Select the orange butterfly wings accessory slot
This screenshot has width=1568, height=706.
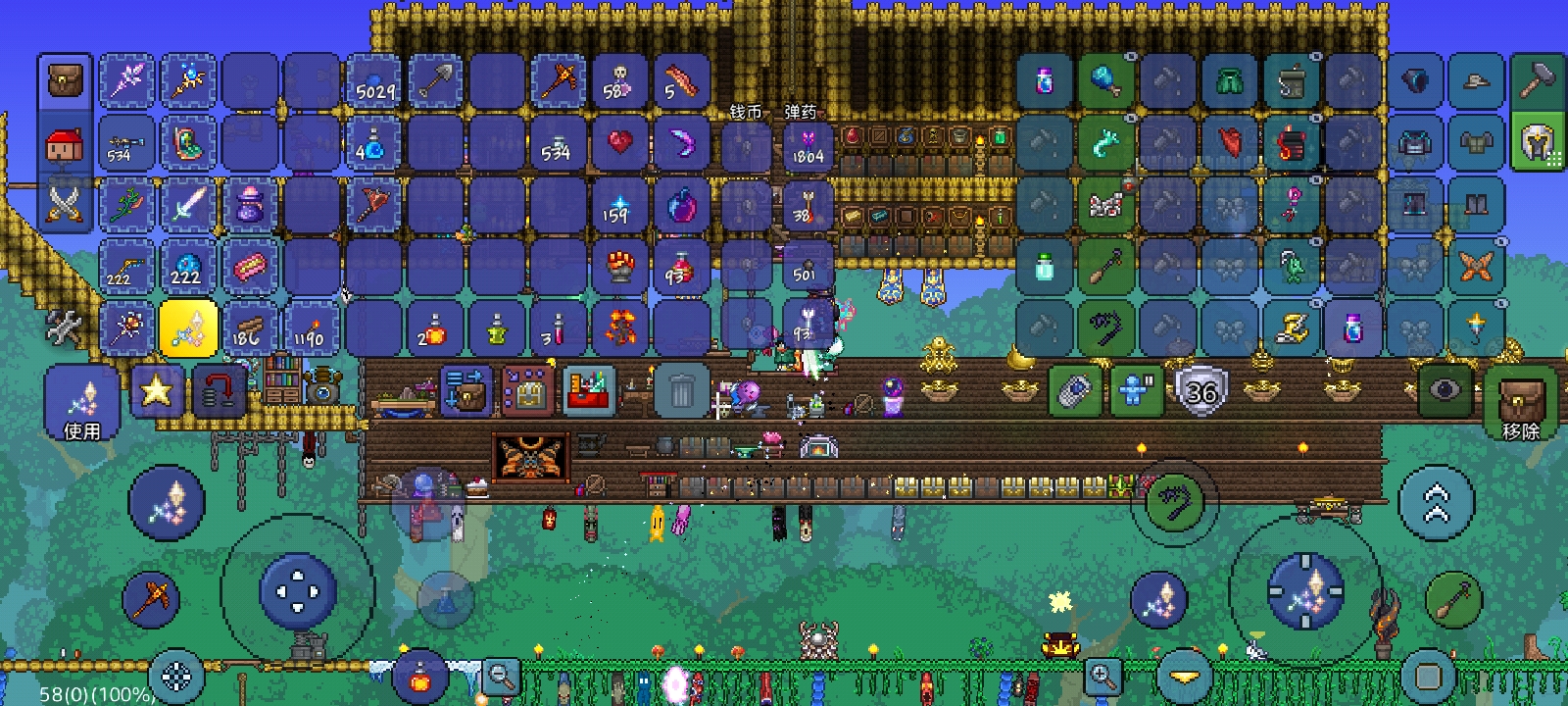point(1476,267)
